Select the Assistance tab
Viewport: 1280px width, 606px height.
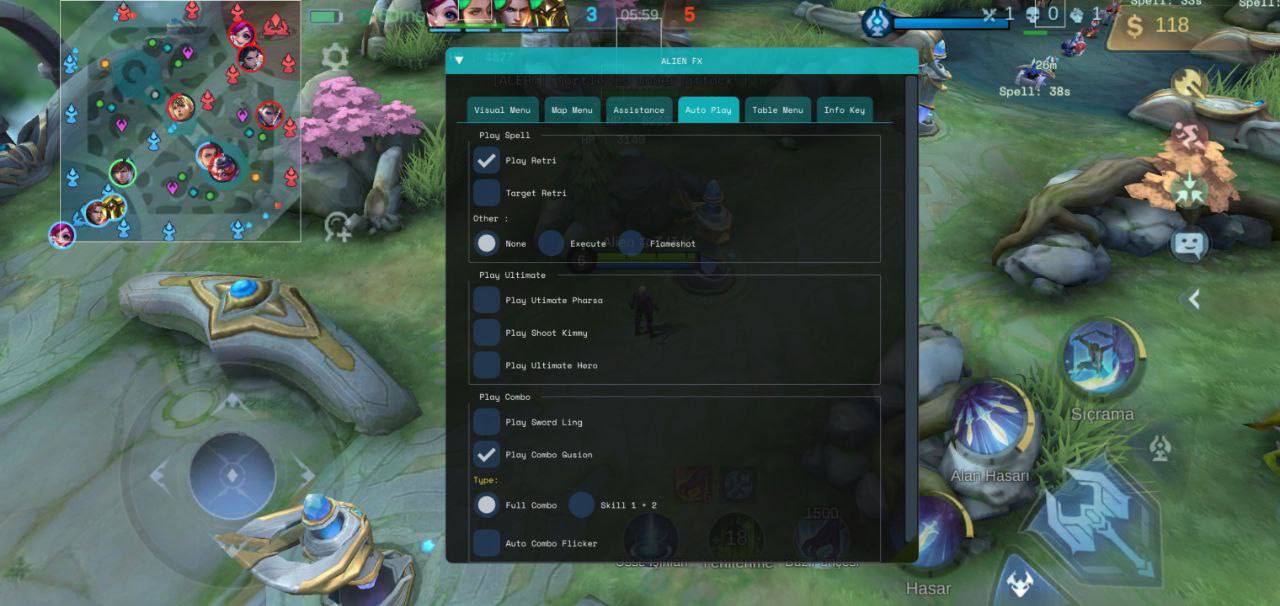pos(639,110)
